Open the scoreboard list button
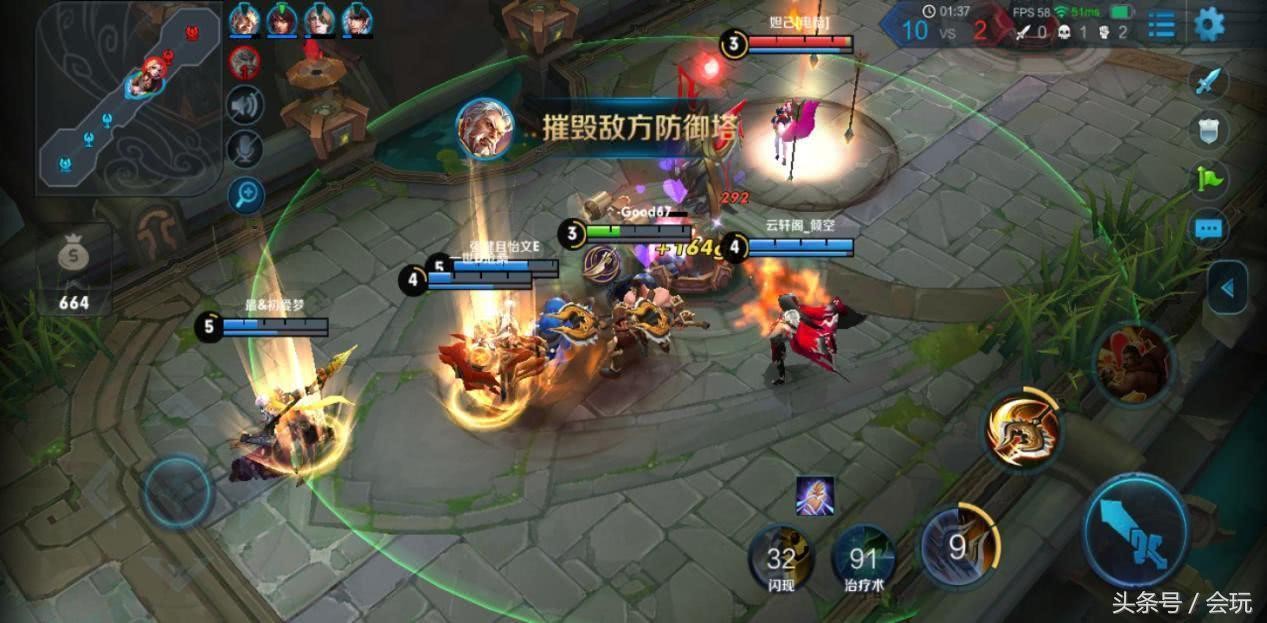 [1161, 25]
